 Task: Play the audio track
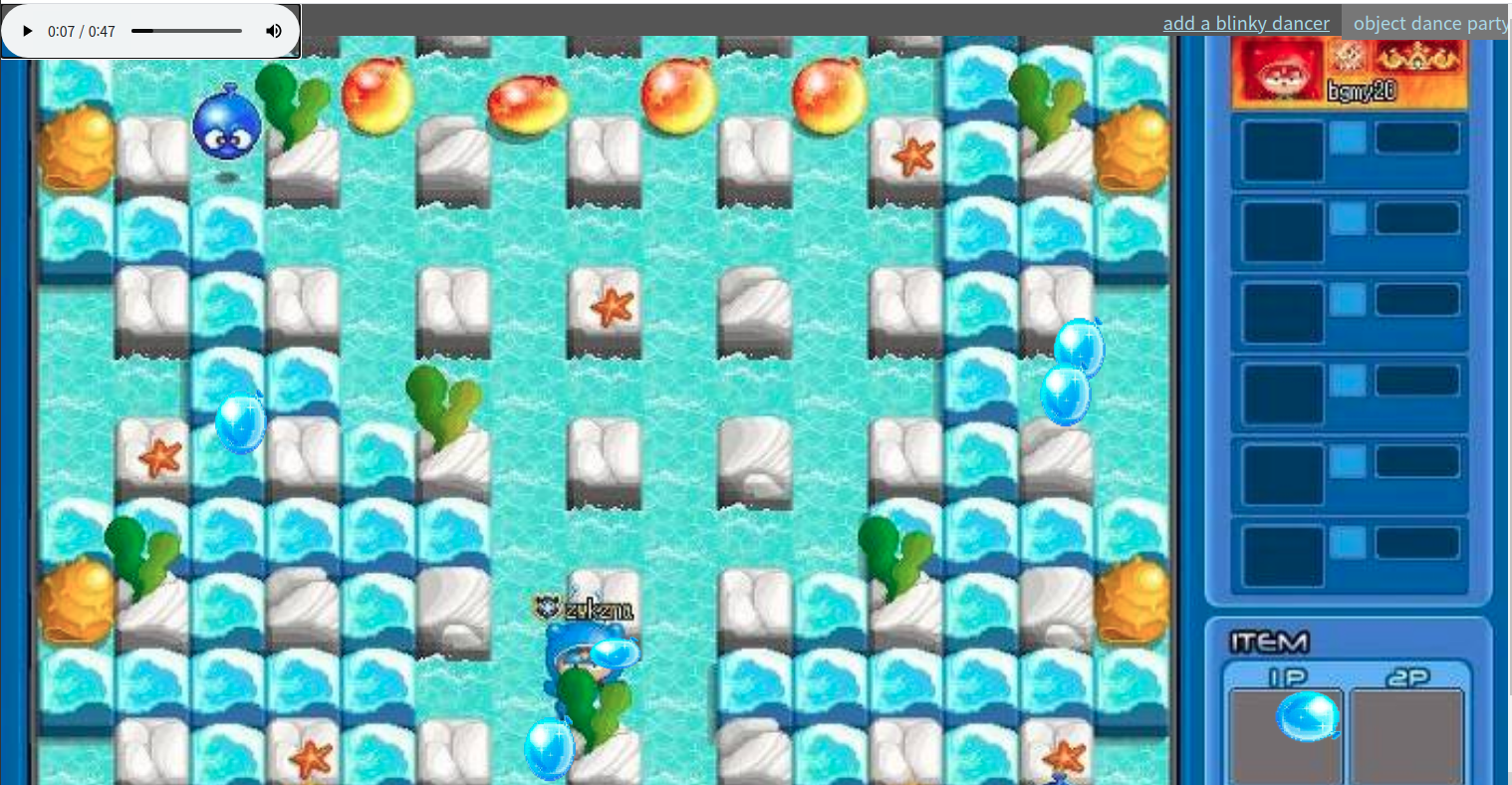28,31
